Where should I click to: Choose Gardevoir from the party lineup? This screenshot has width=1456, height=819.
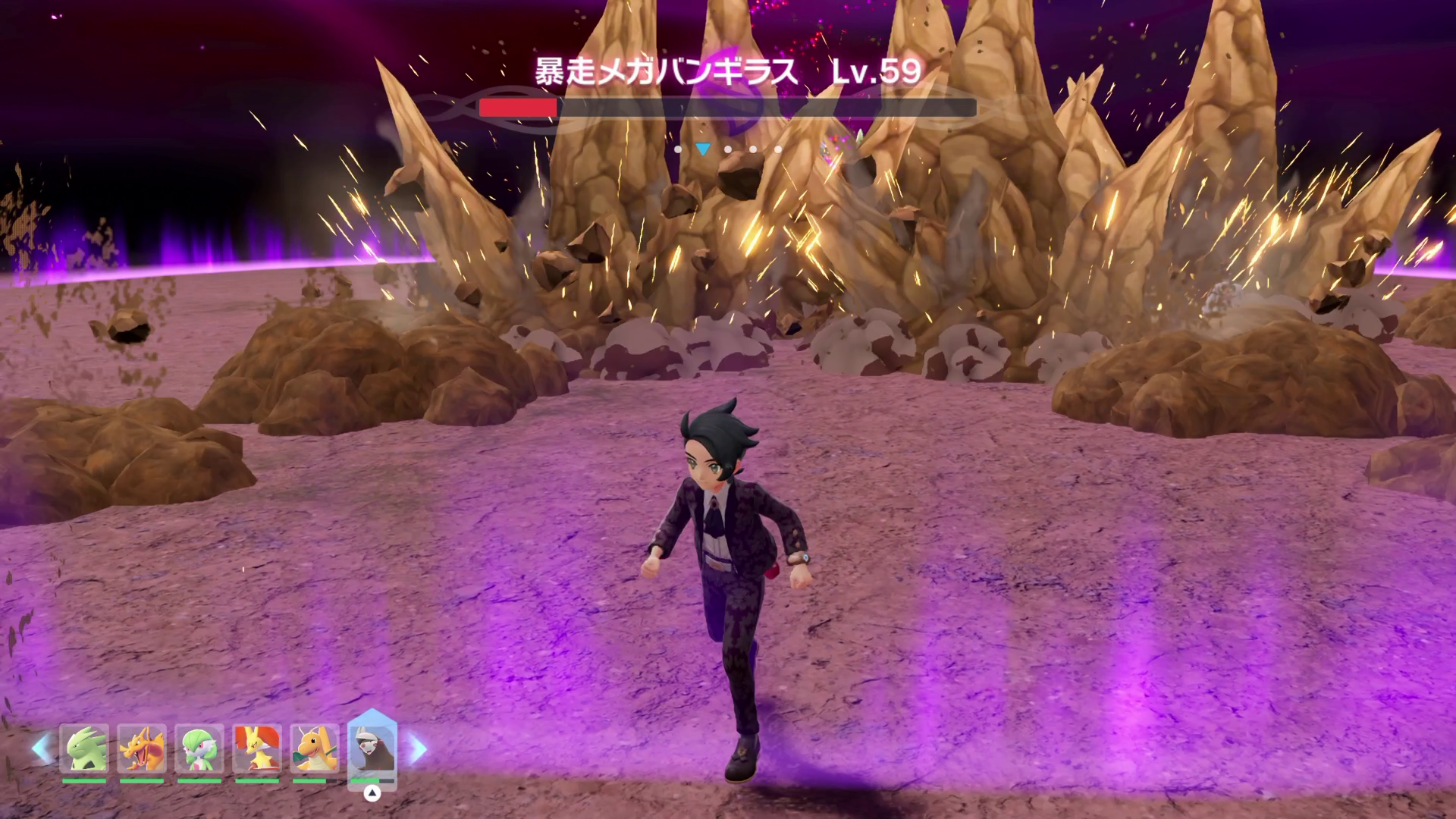click(x=199, y=749)
